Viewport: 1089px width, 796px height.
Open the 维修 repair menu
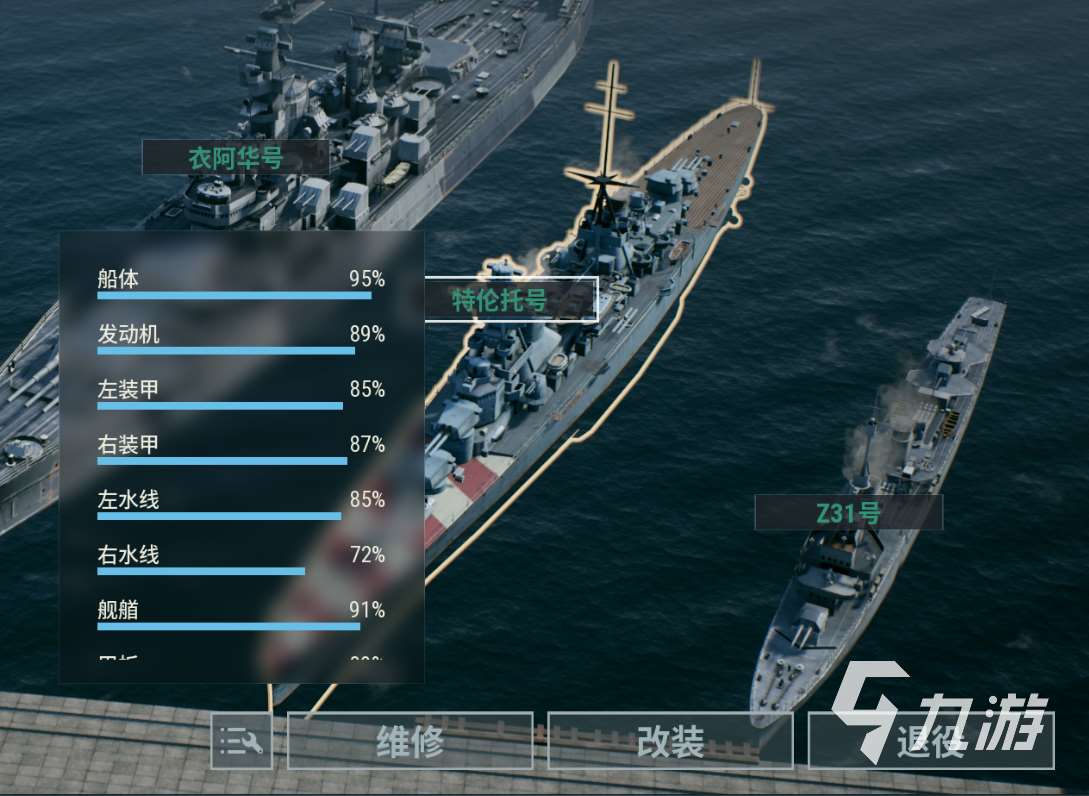pos(410,741)
